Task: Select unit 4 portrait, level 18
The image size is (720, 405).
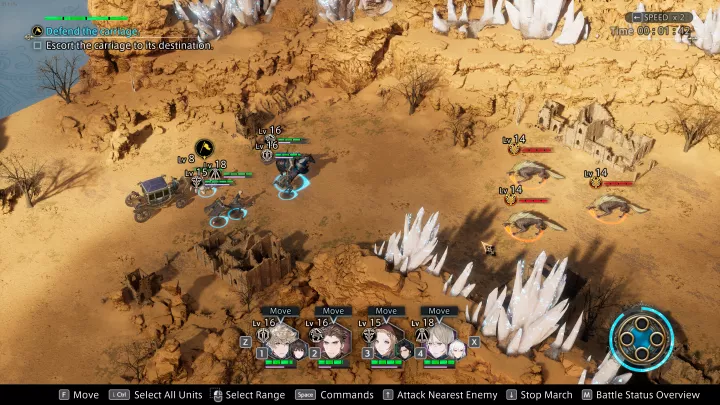Action: (x=440, y=339)
